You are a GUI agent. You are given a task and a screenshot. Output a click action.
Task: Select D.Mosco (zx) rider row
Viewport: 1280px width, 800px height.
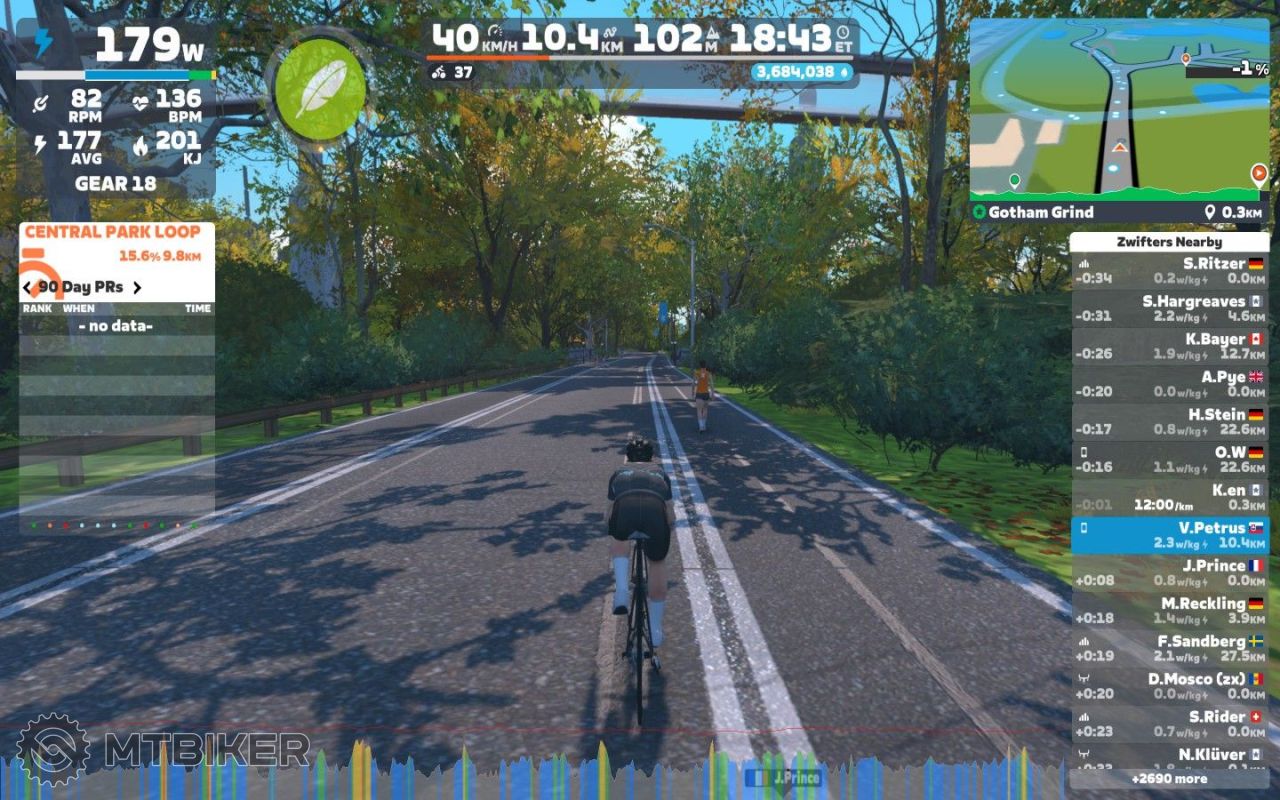point(1169,686)
